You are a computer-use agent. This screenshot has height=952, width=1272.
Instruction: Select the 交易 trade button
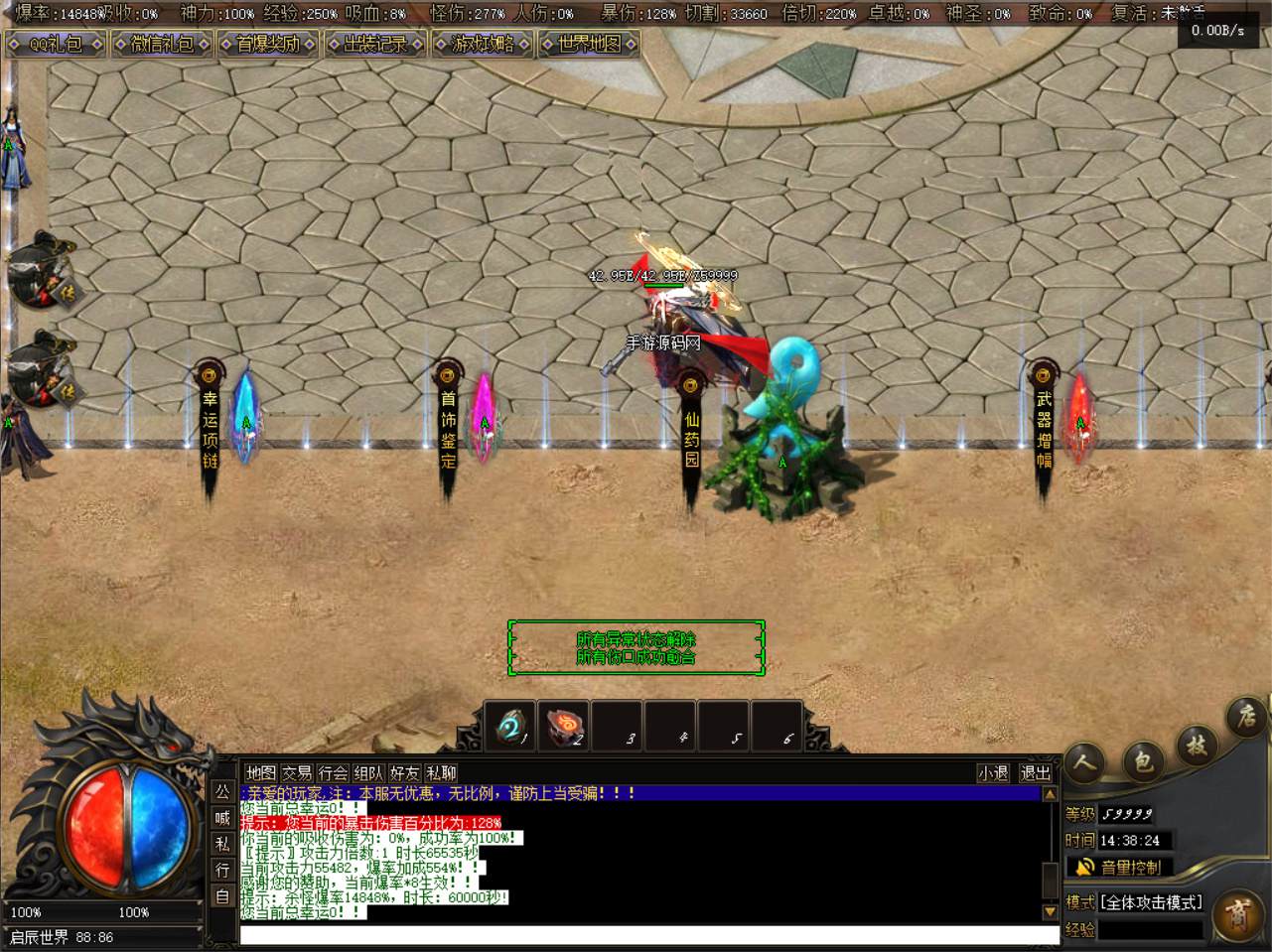[x=297, y=772]
